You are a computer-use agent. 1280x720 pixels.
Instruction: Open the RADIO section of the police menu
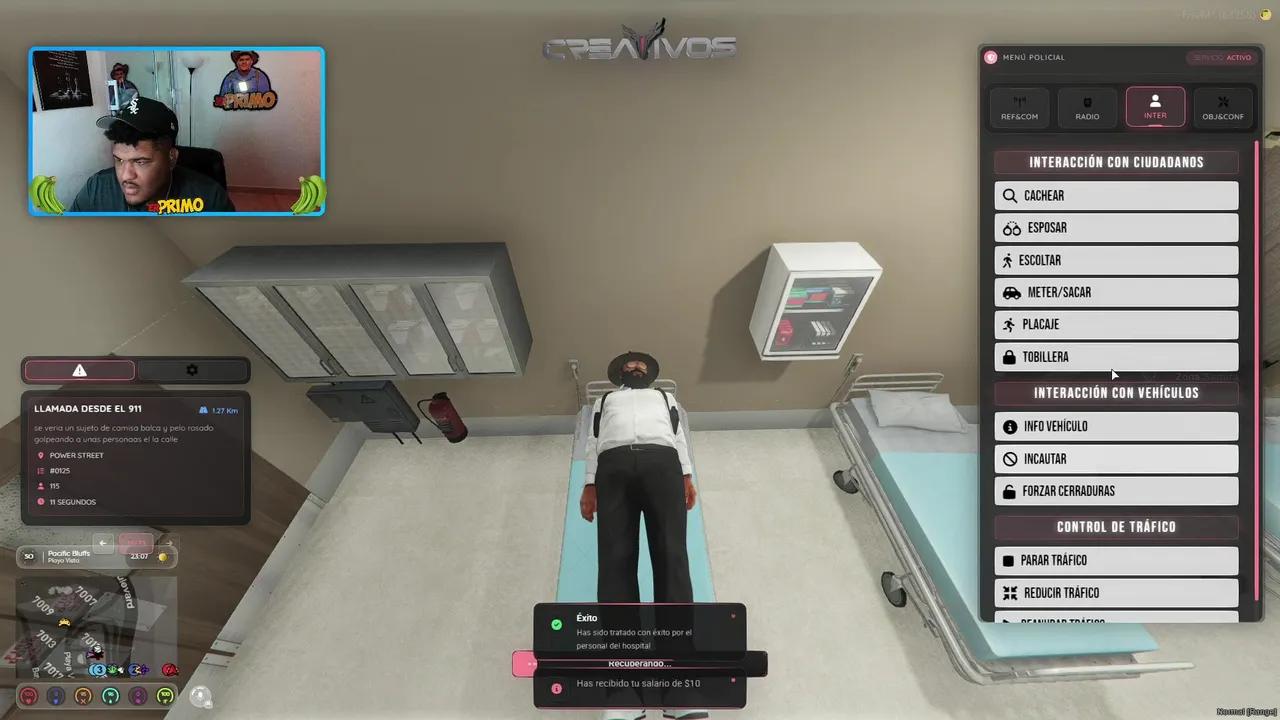coord(1087,106)
